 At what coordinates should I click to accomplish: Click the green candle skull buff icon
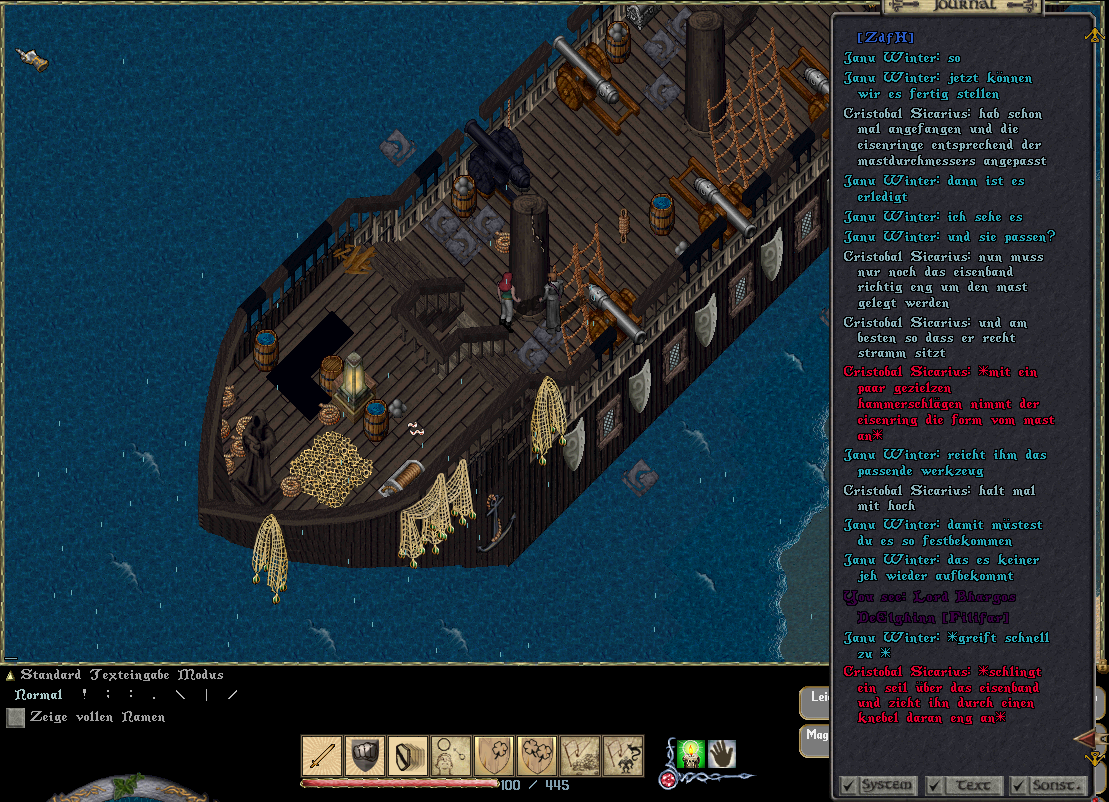coord(691,753)
